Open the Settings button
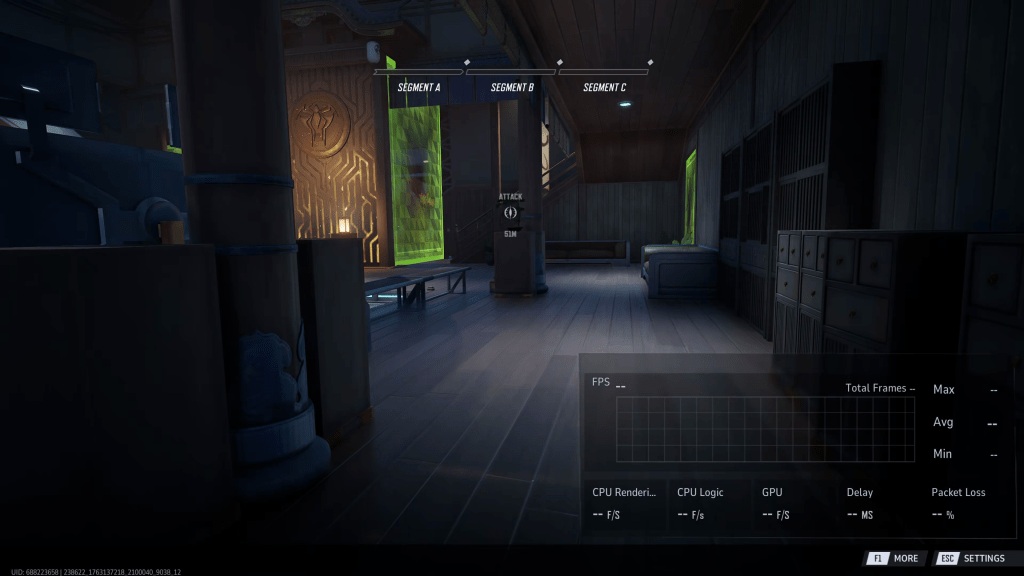This screenshot has height=576, width=1024. 970,558
